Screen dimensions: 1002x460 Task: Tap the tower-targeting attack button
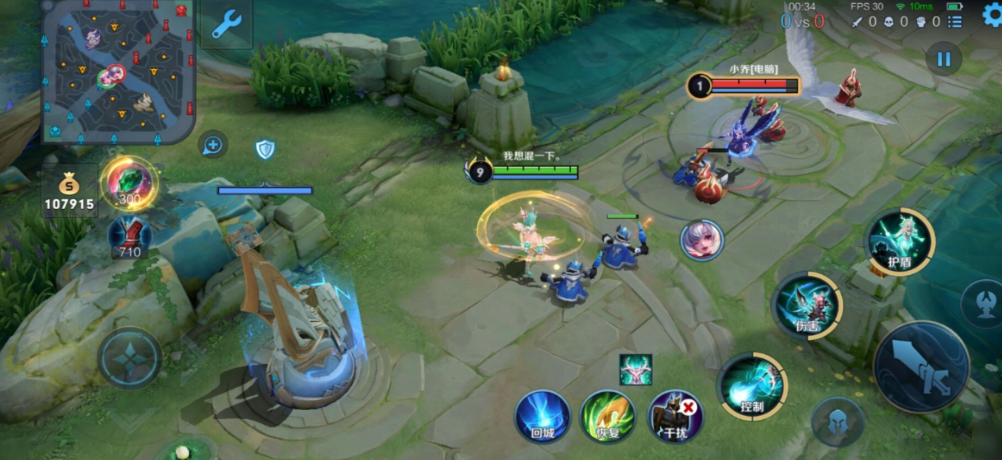coord(981,303)
